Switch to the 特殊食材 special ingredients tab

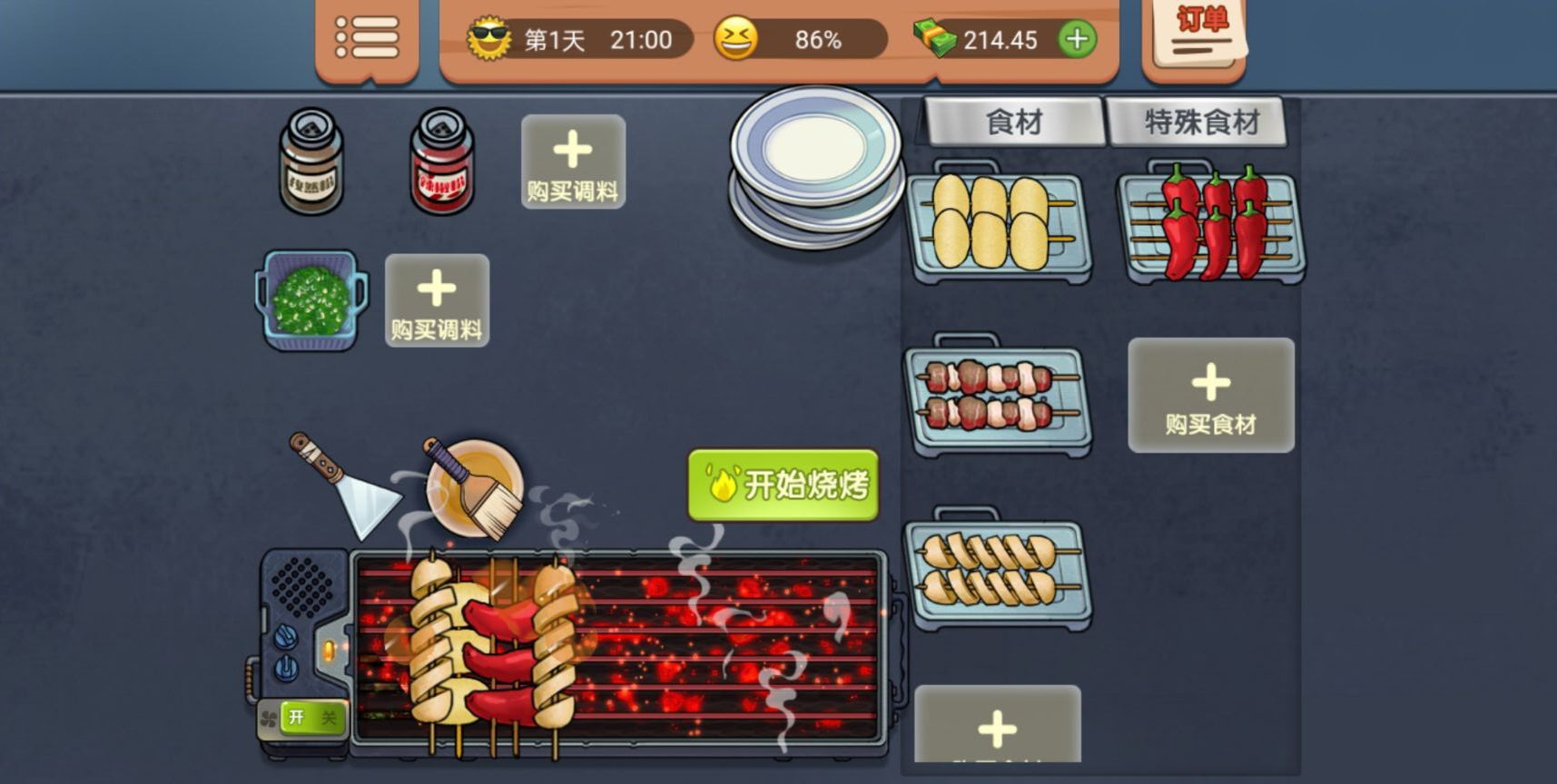coord(1198,119)
